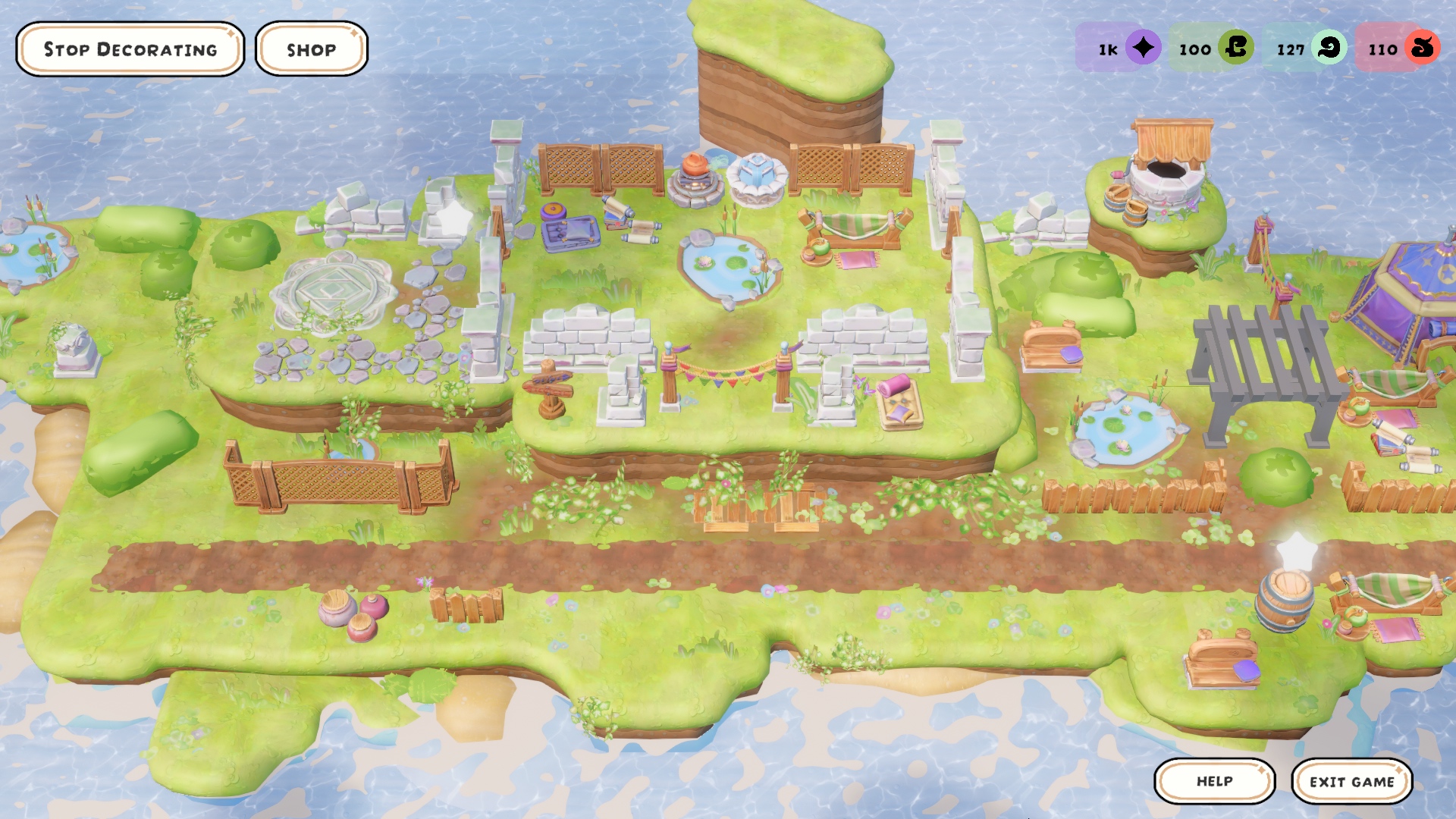Click the Stop Decorating button
The width and height of the screenshot is (1456, 819).
130,49
